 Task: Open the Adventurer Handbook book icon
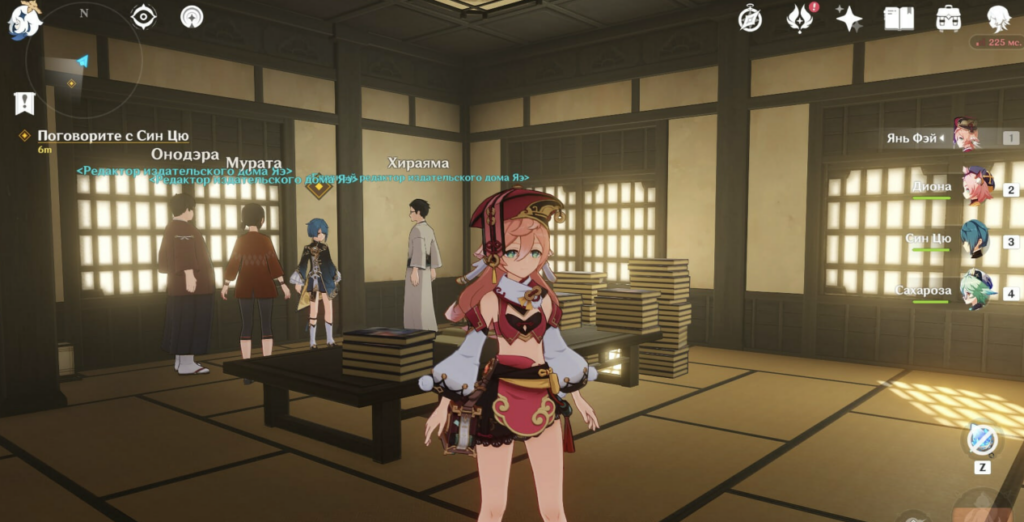coord(899,18)
